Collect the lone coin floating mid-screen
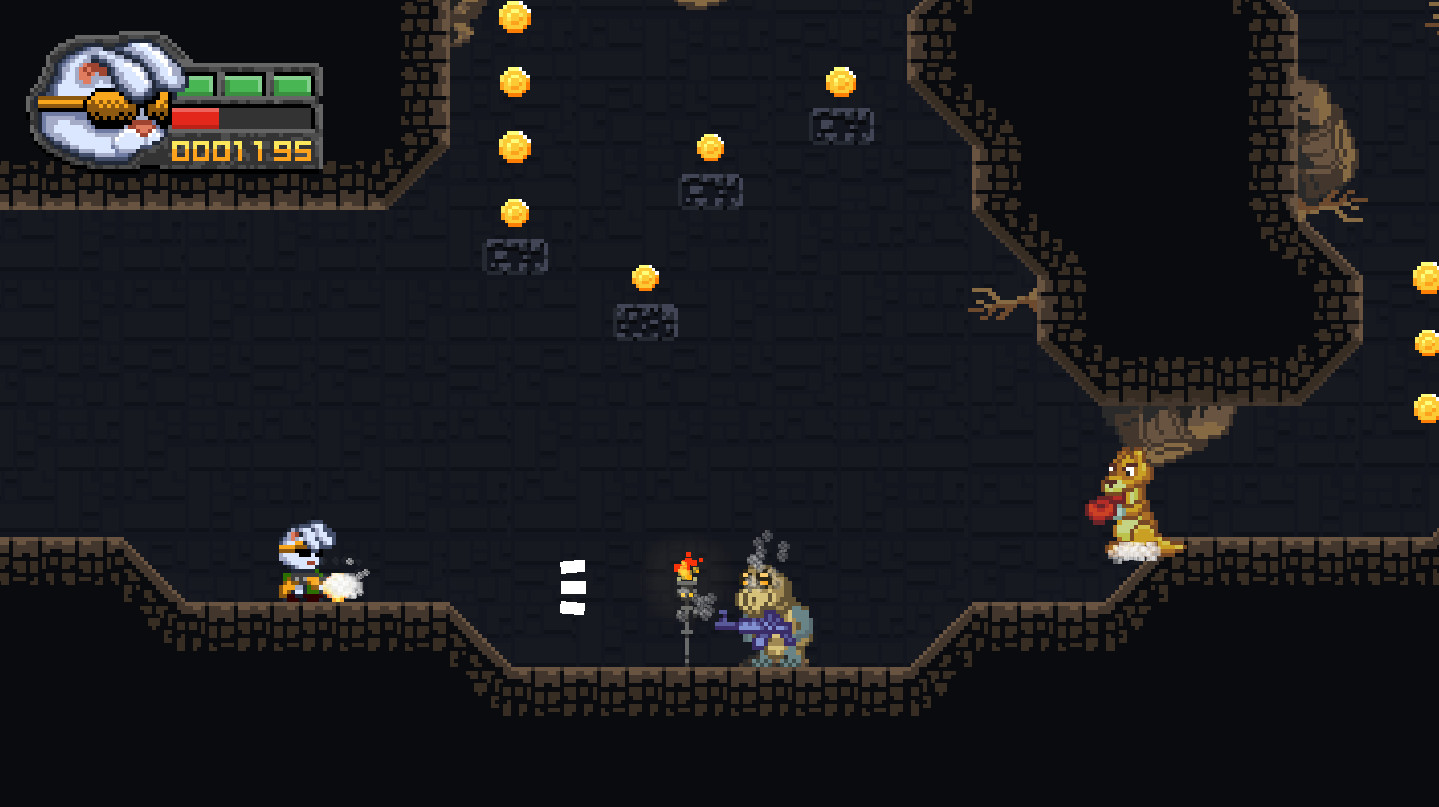Viewport: 1439px width, 807px height. [x=645, y=278]
